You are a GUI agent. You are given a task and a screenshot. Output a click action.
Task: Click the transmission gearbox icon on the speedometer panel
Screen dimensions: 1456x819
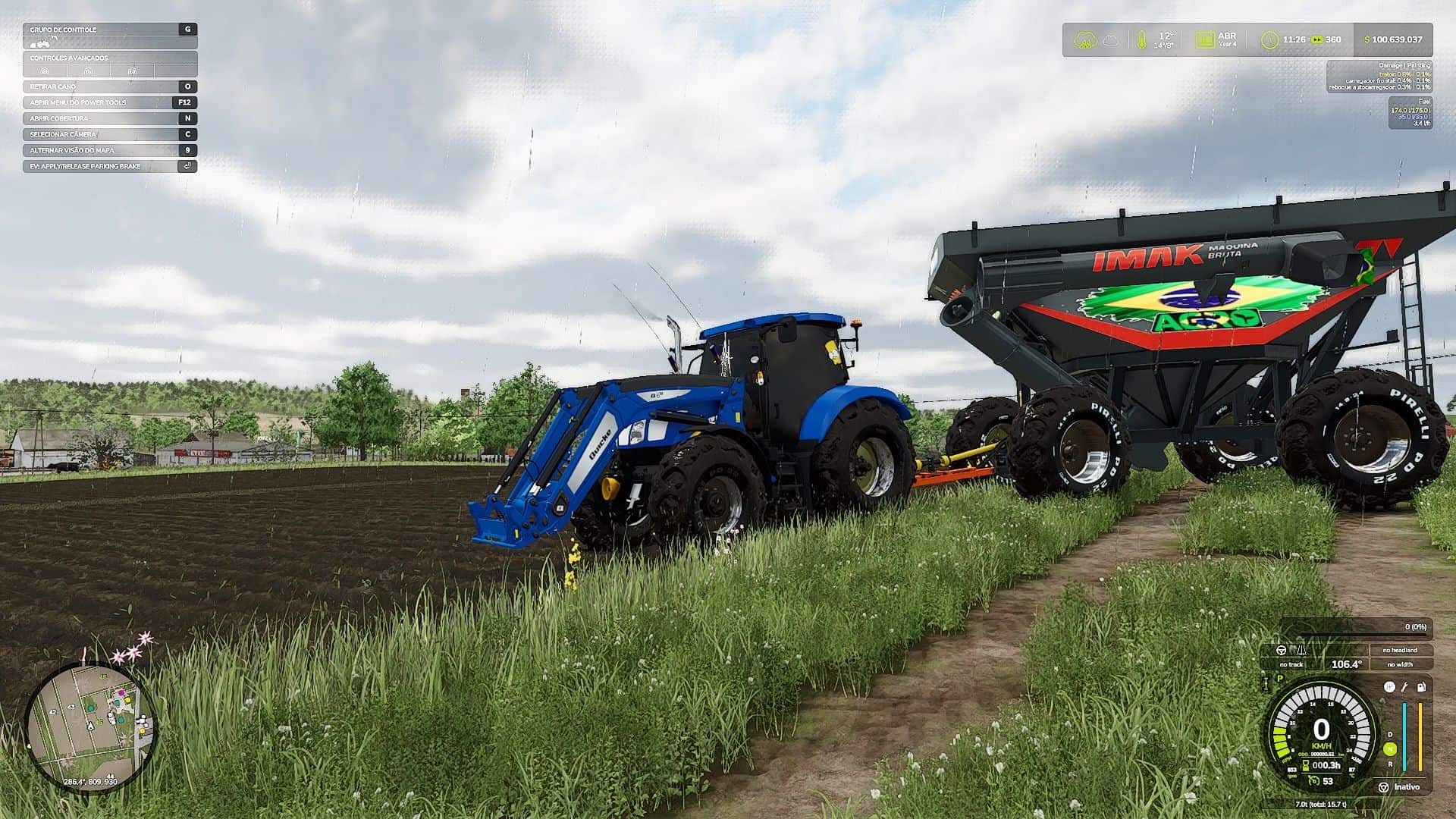1389,687
